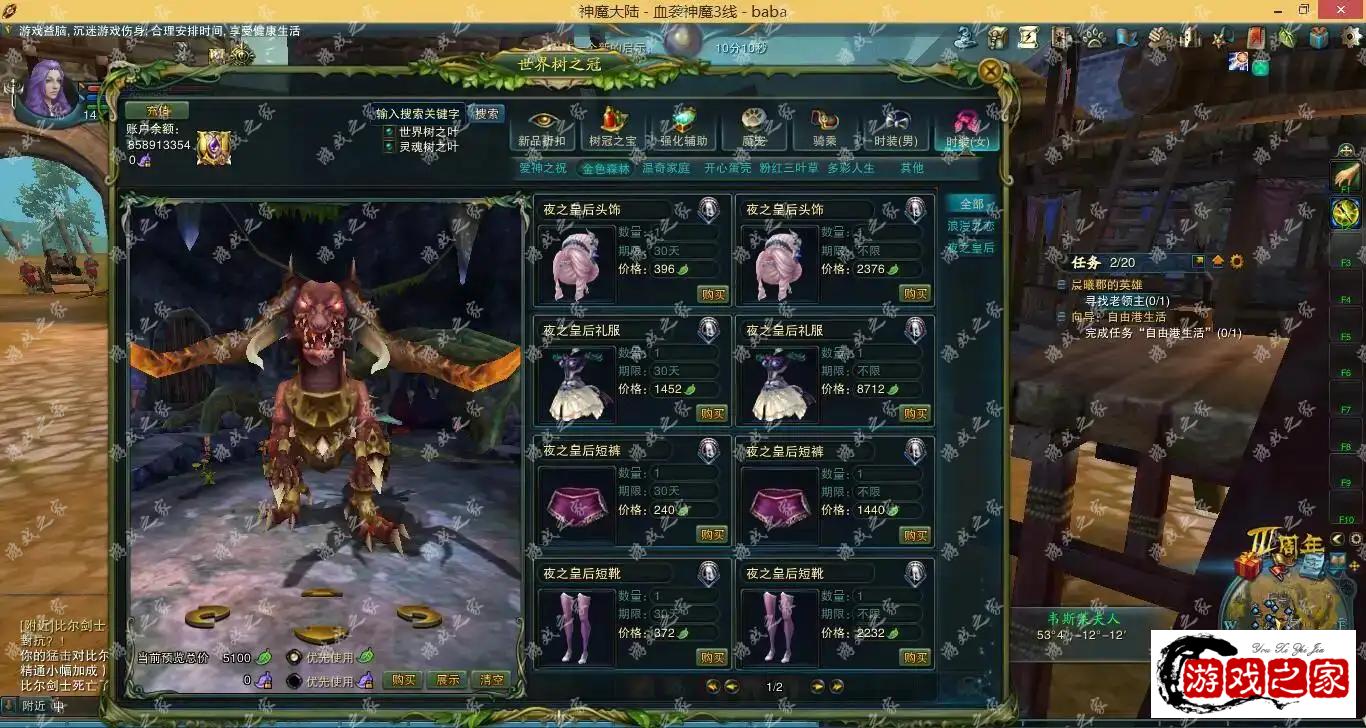Close the 世界树之冠 shop window
This screenshot has height=728, width=1366.
click(990, 71)
